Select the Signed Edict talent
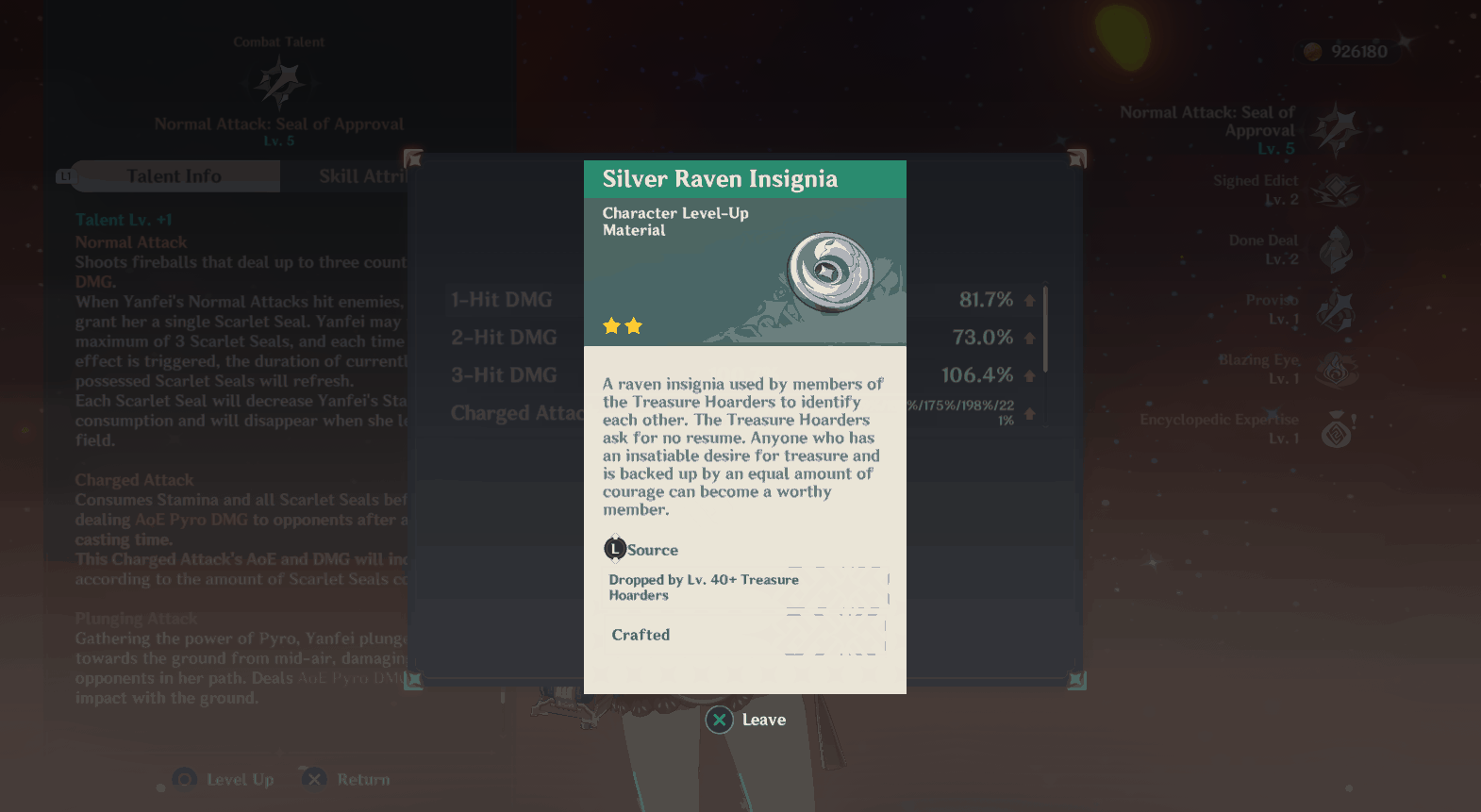This screenshot has height=812, width=1481. click(x=1335, y=191)
